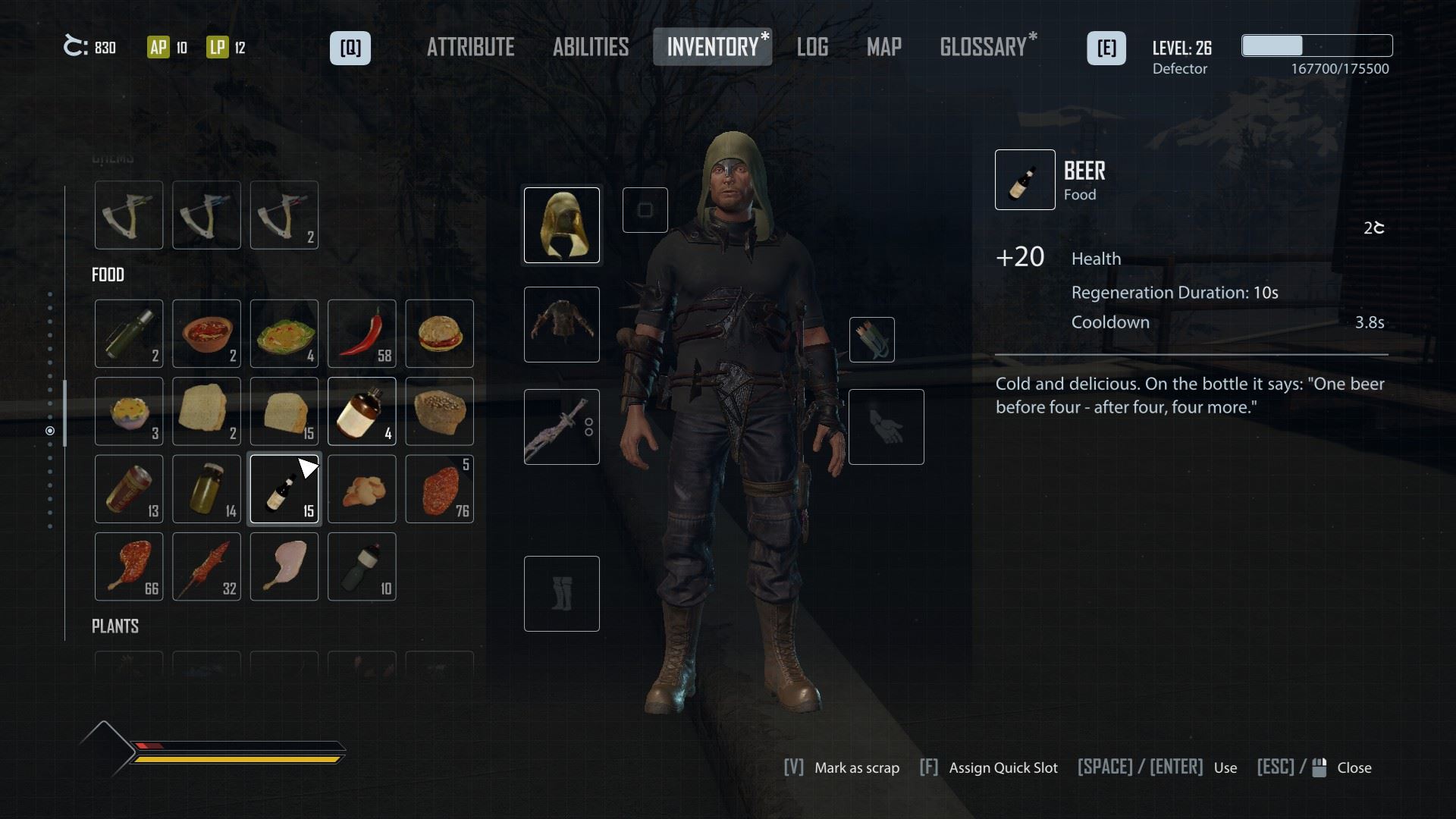1456x819 pixels.
Task: Pick the red energy drink can
Action: [129, 489]
